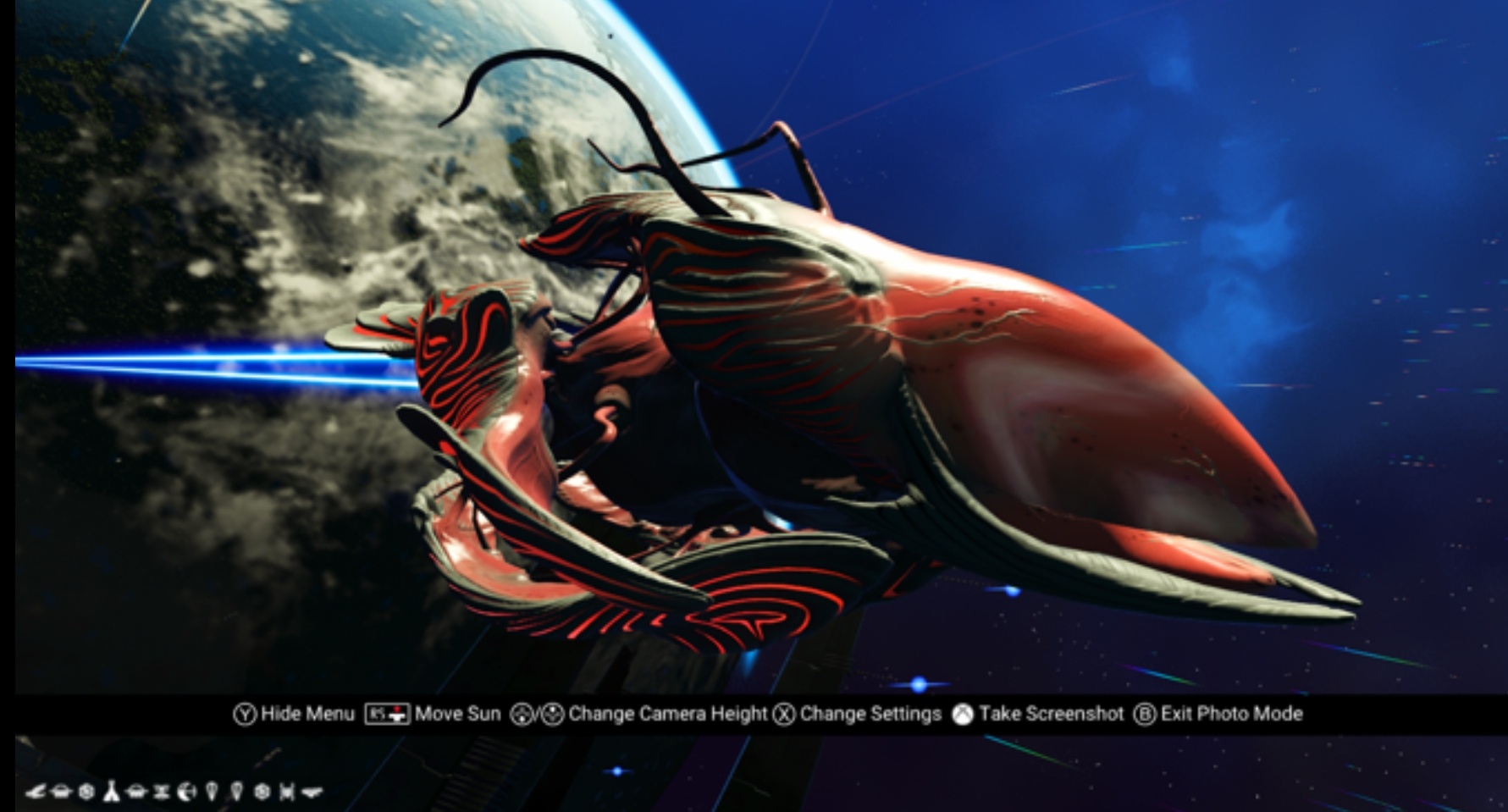
Task: Click the Y button Hide Menu prompt
Action: [x=296, y=714]
